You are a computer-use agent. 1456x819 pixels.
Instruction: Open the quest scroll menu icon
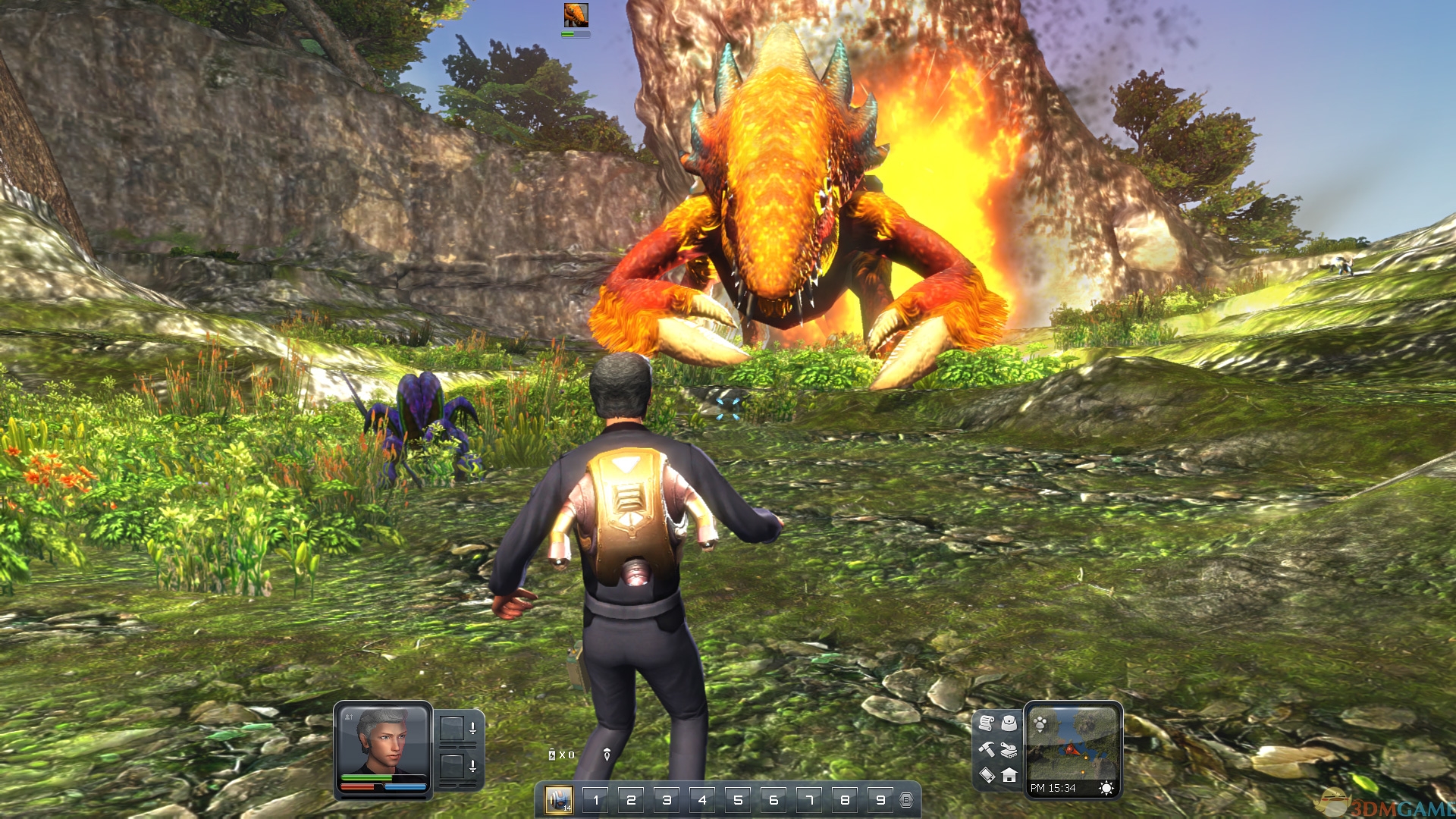click(986, 723)
